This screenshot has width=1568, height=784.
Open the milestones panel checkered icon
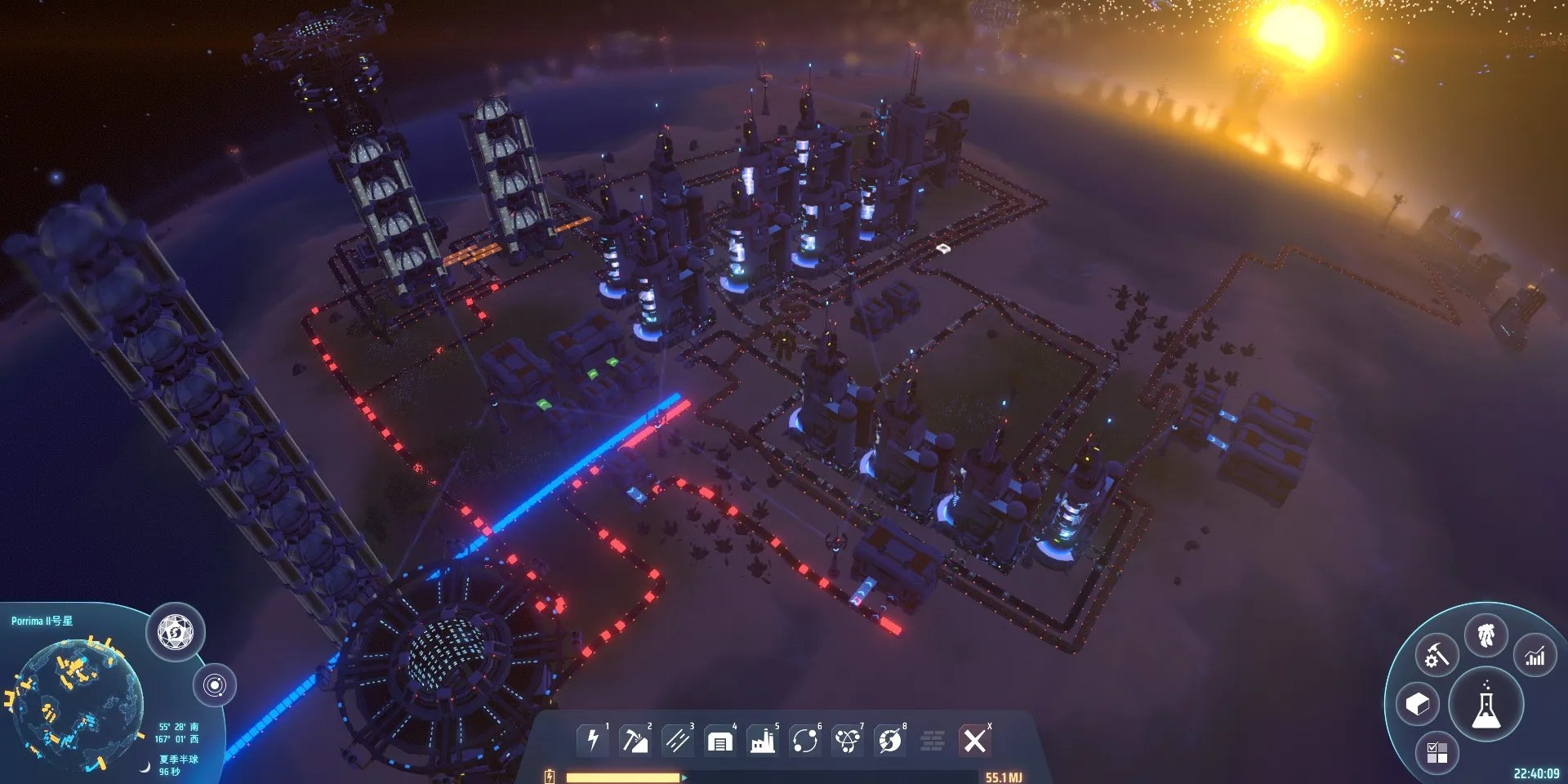(x=1436, y=751)
